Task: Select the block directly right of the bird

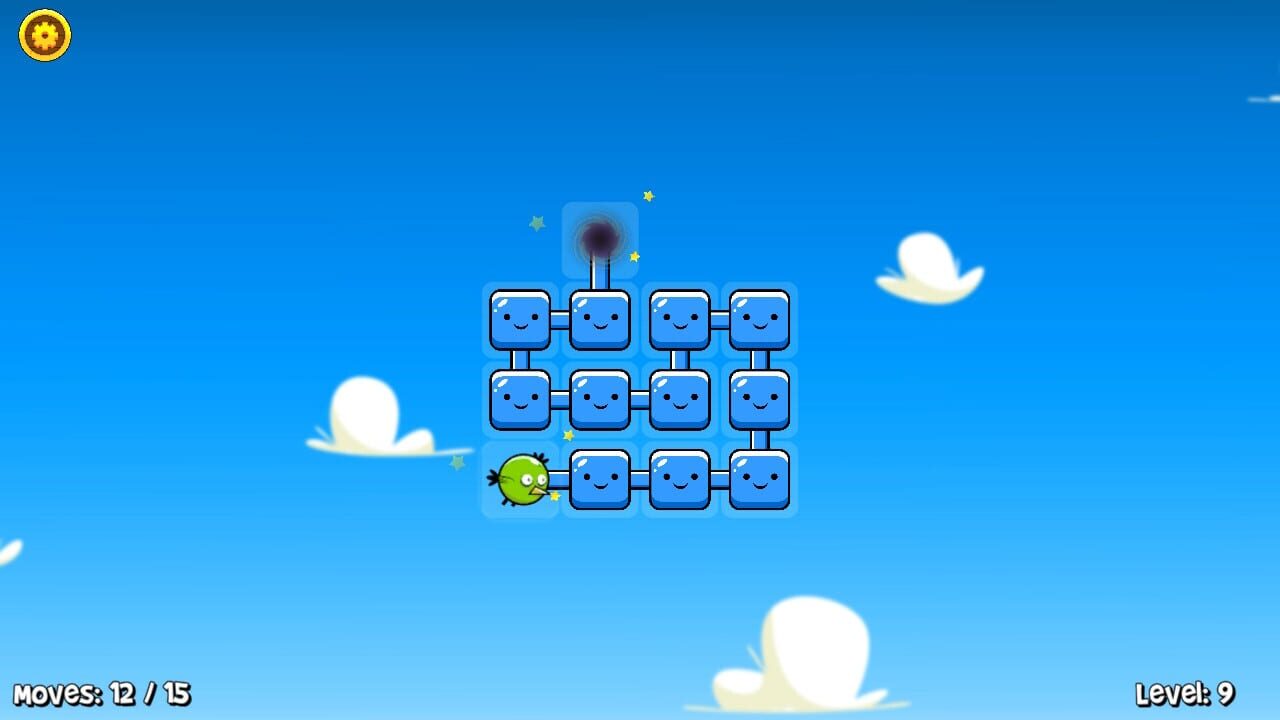Action: tap(600, 480)
